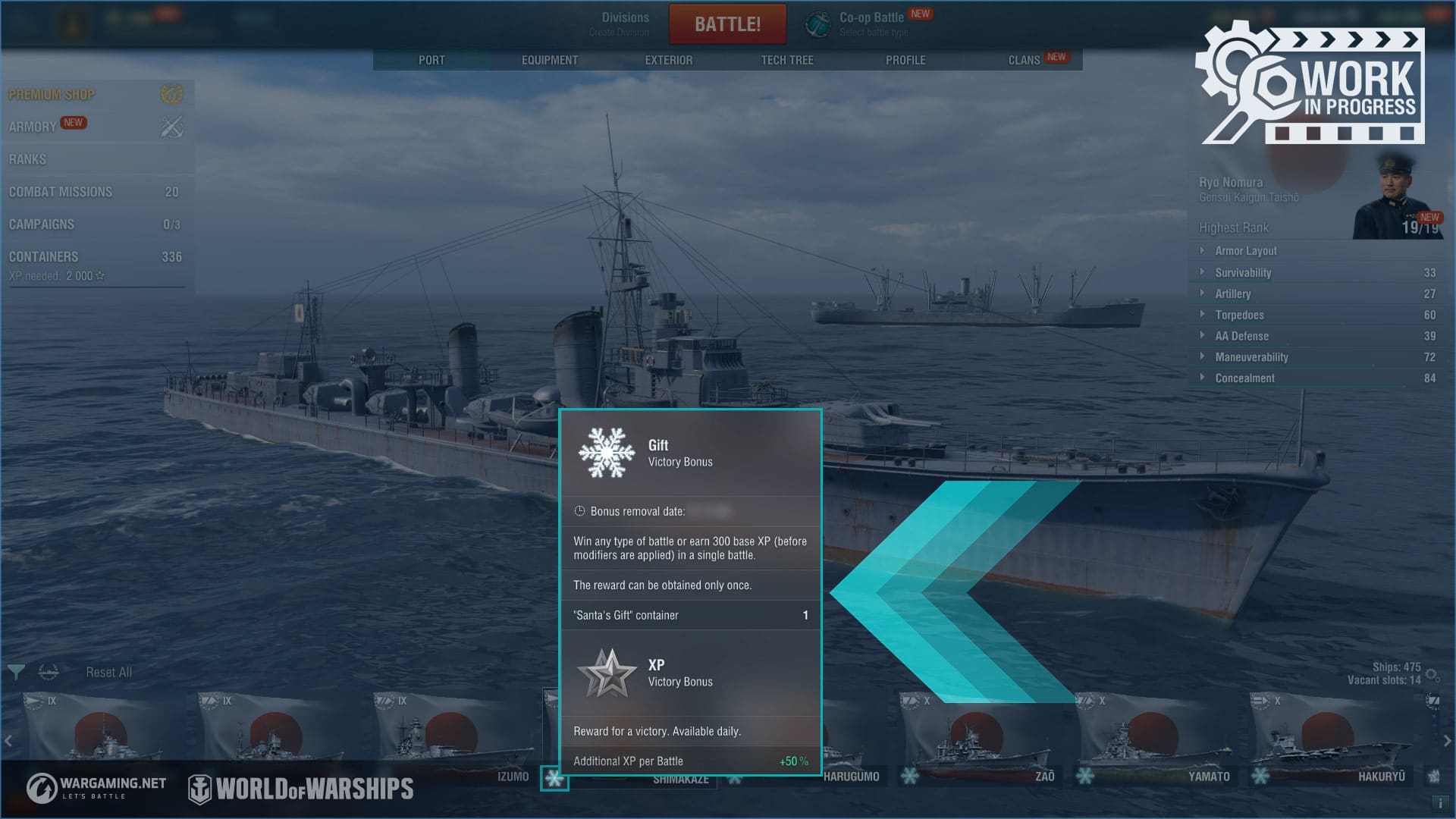Open the Clans tab

(x=1025, y=60)
